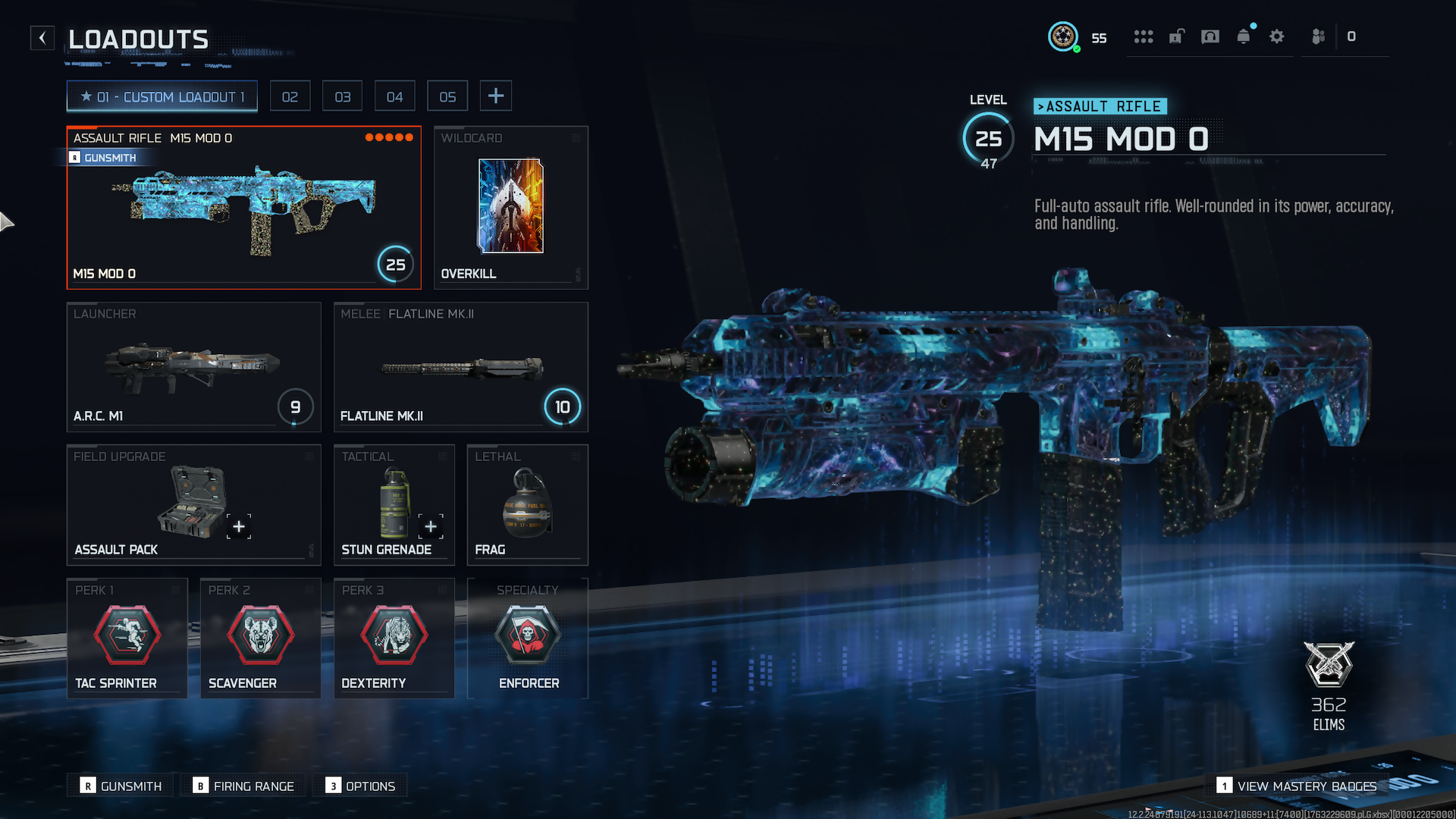Viewport: 1456px width, 819px height.
Task: Select the Custom Loadout 1 tab
Action: (162, 97)
